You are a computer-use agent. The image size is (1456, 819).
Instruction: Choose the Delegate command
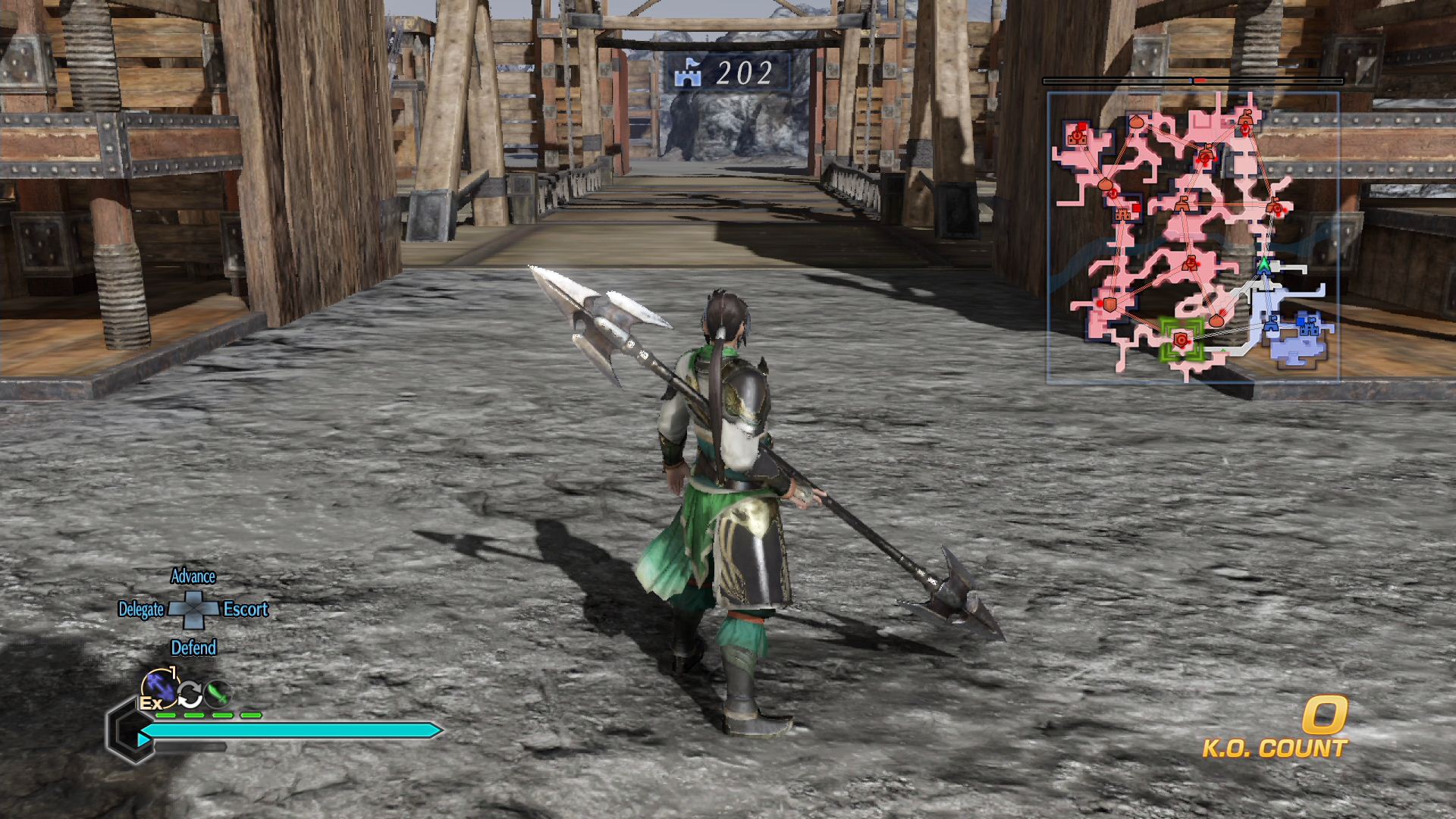[x=141, y=610]
